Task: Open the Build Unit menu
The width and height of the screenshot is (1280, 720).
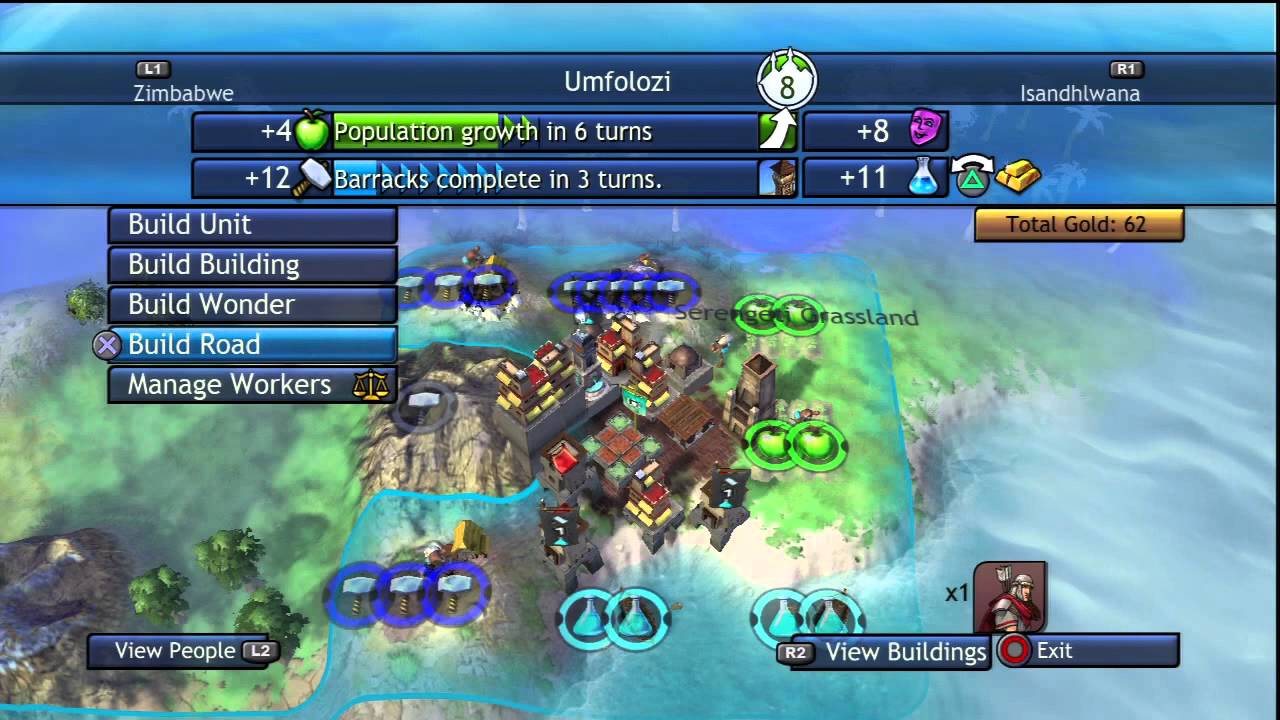Action: tap(252, 225)
